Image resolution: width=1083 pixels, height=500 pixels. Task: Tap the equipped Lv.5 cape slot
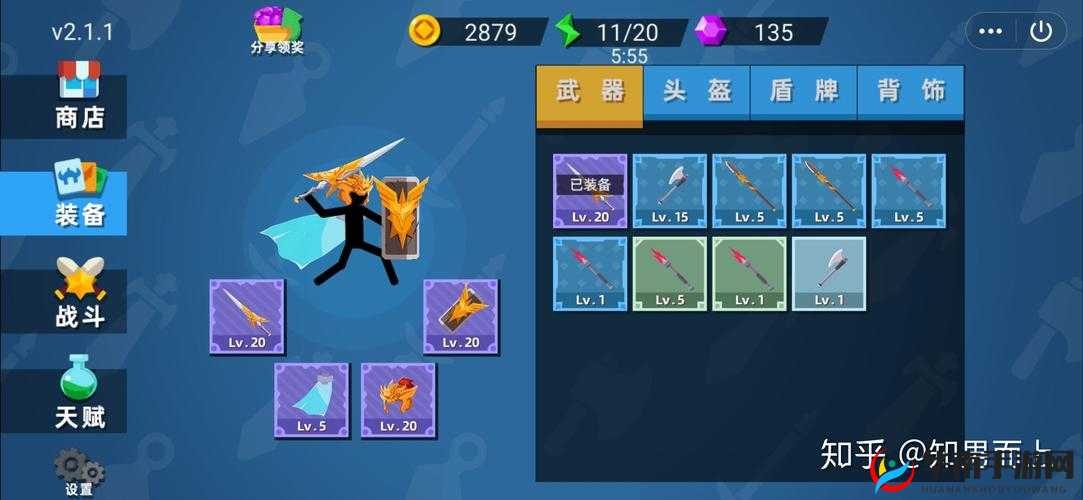pyautogui.click(x=311, y=400)
